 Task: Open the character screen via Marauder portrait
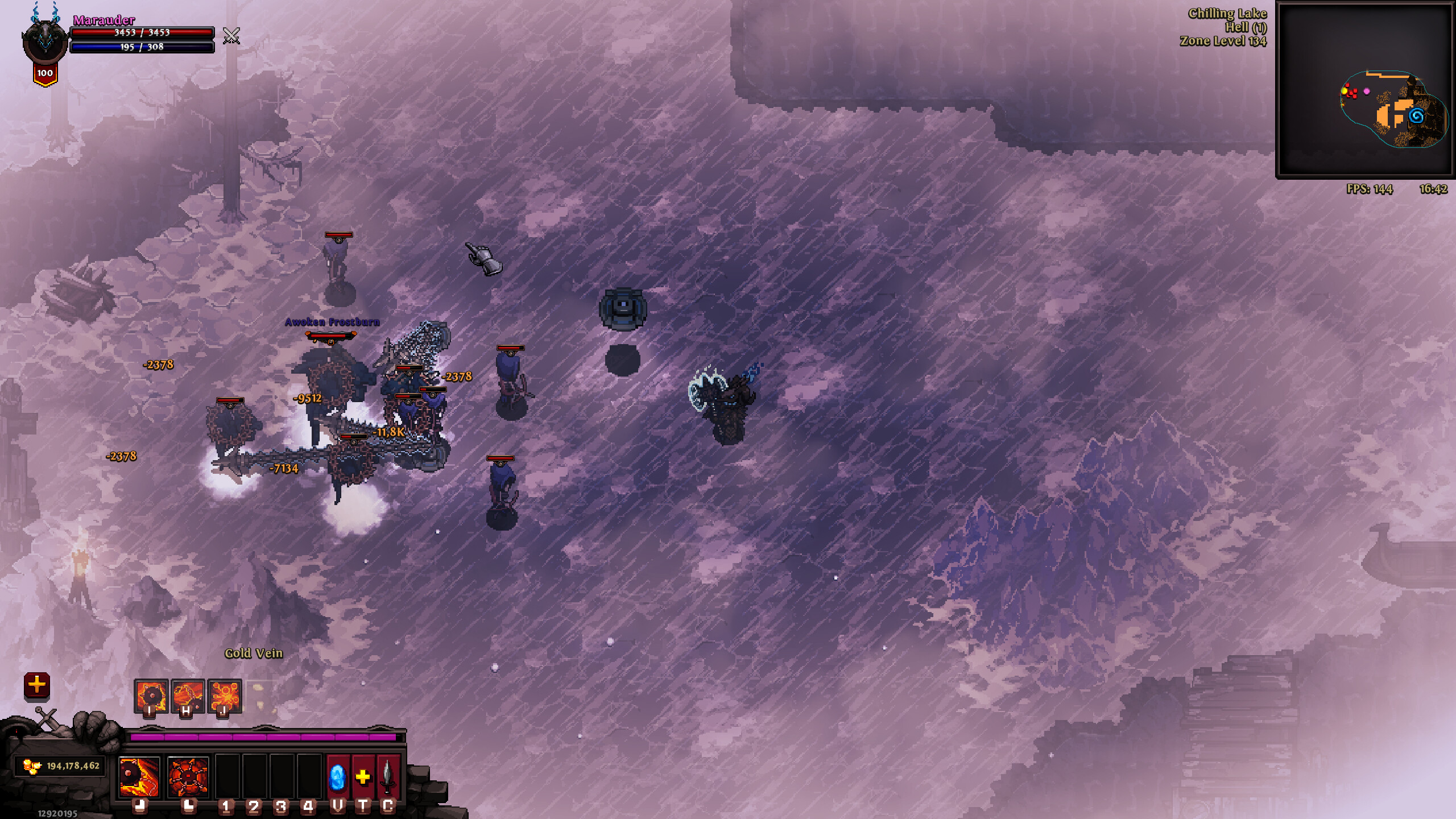(x=45, y=40)
